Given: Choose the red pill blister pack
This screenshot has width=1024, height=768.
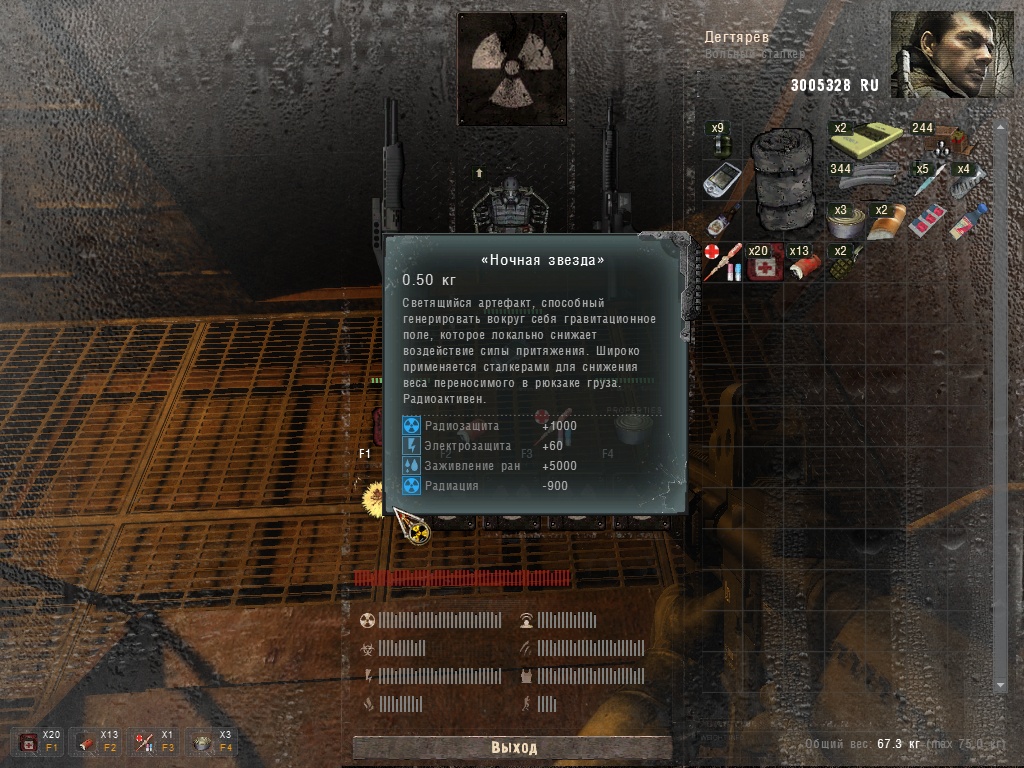Looking at the screenshot, I should coord(926,221).
